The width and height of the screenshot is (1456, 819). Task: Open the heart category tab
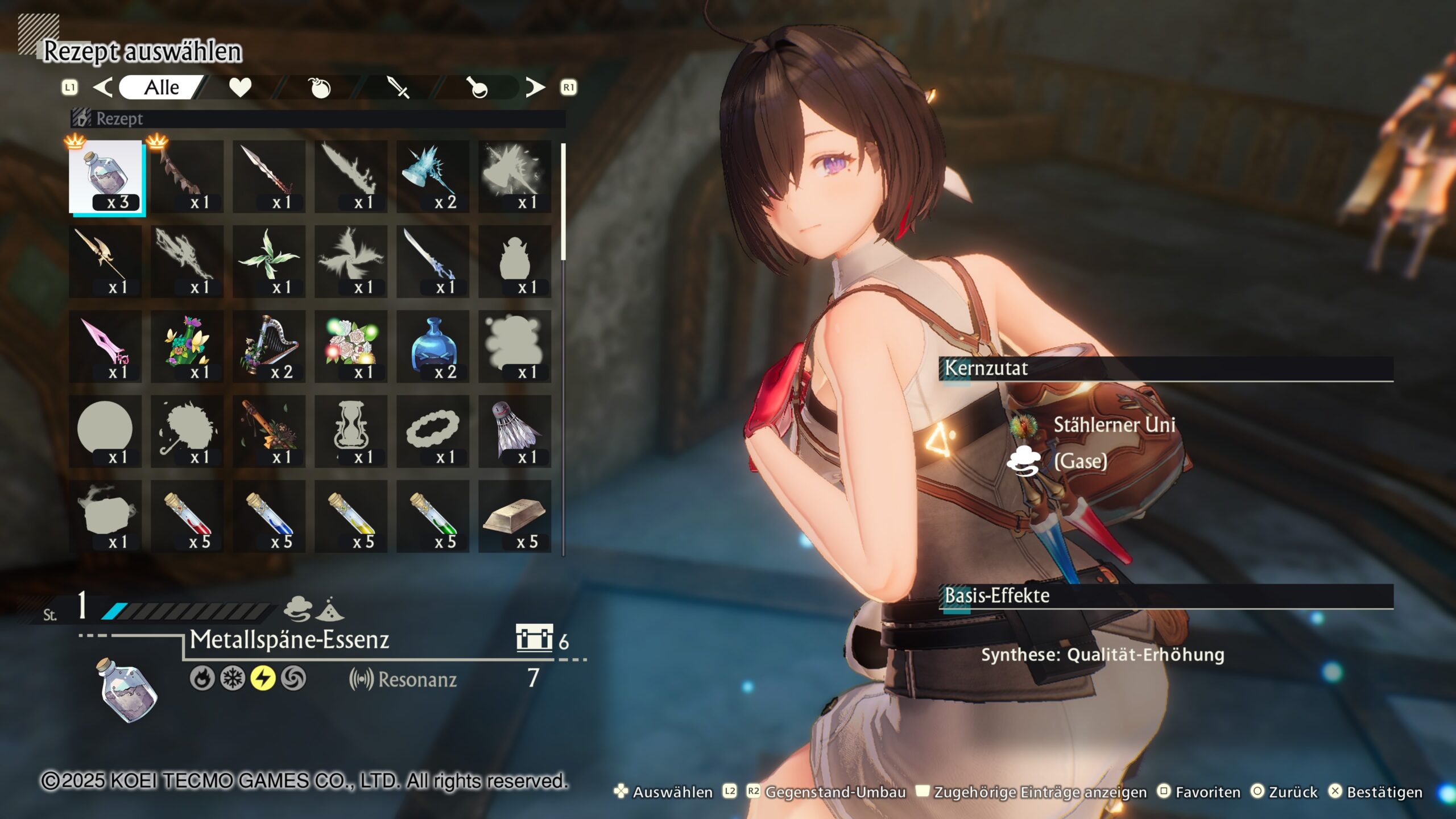(x=240, y=88)
